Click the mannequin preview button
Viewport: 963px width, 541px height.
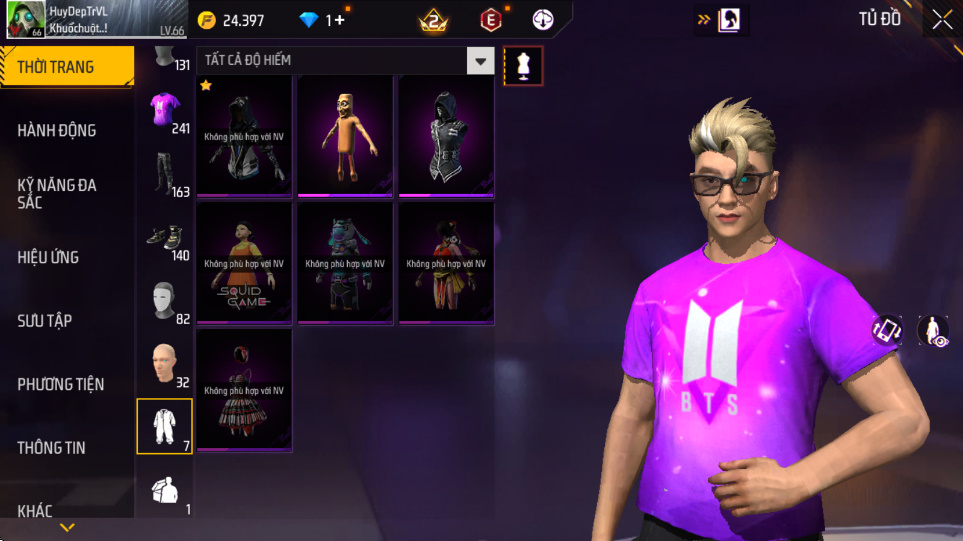(523, 66)
